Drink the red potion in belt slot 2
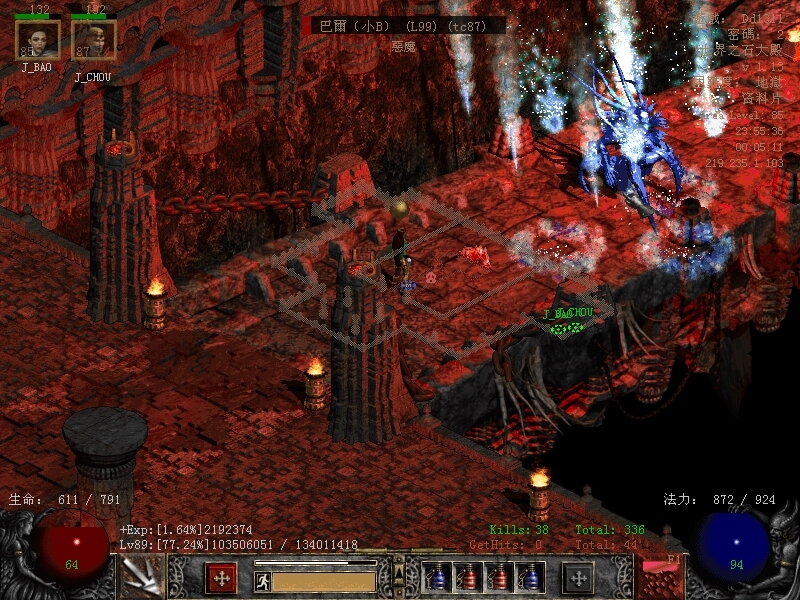Viewport: 800px width, 600px height. click(x=467, y=578)
